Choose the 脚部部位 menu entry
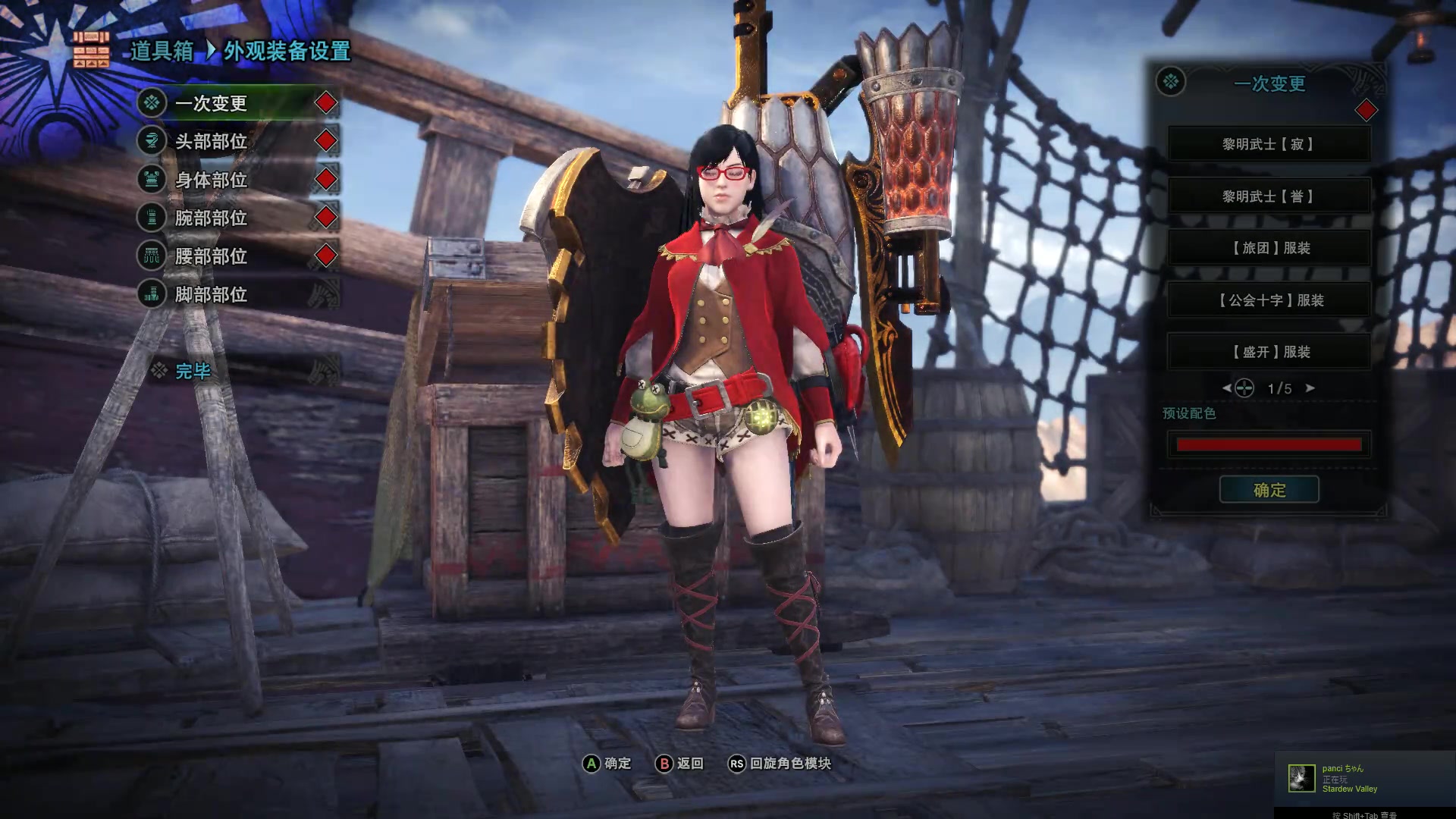This screenshot has width=1456, height=819. click(x=212, y=294)
